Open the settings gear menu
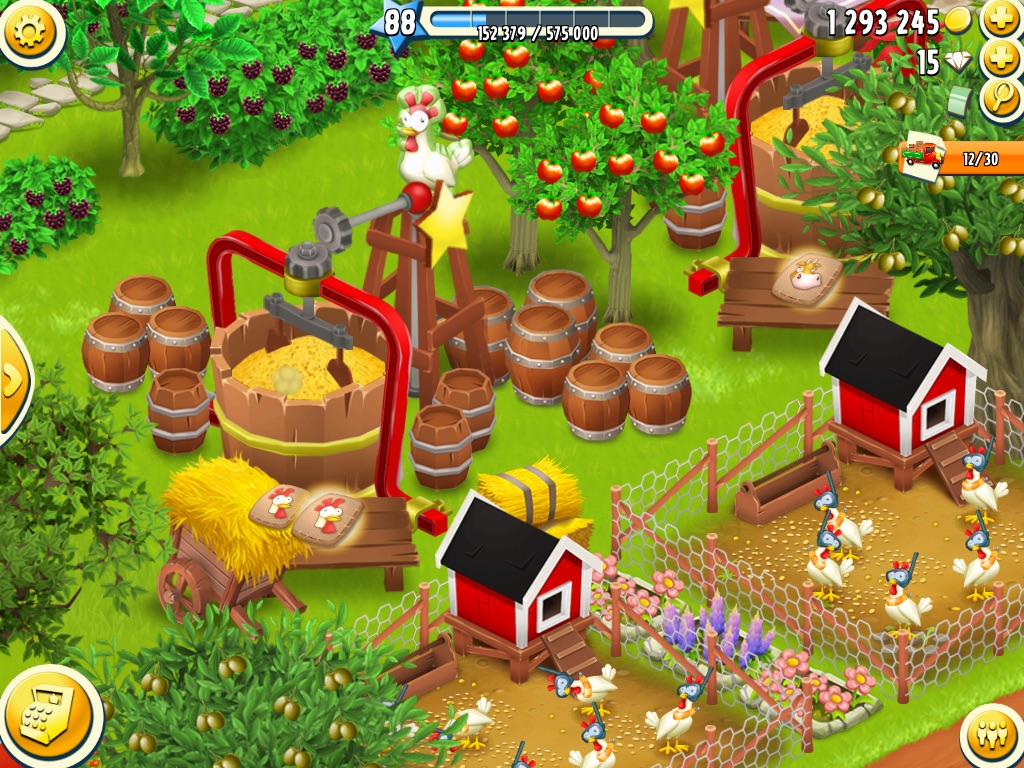The width and height of the screenshot is (1024, 768). (x=30, y=31)
